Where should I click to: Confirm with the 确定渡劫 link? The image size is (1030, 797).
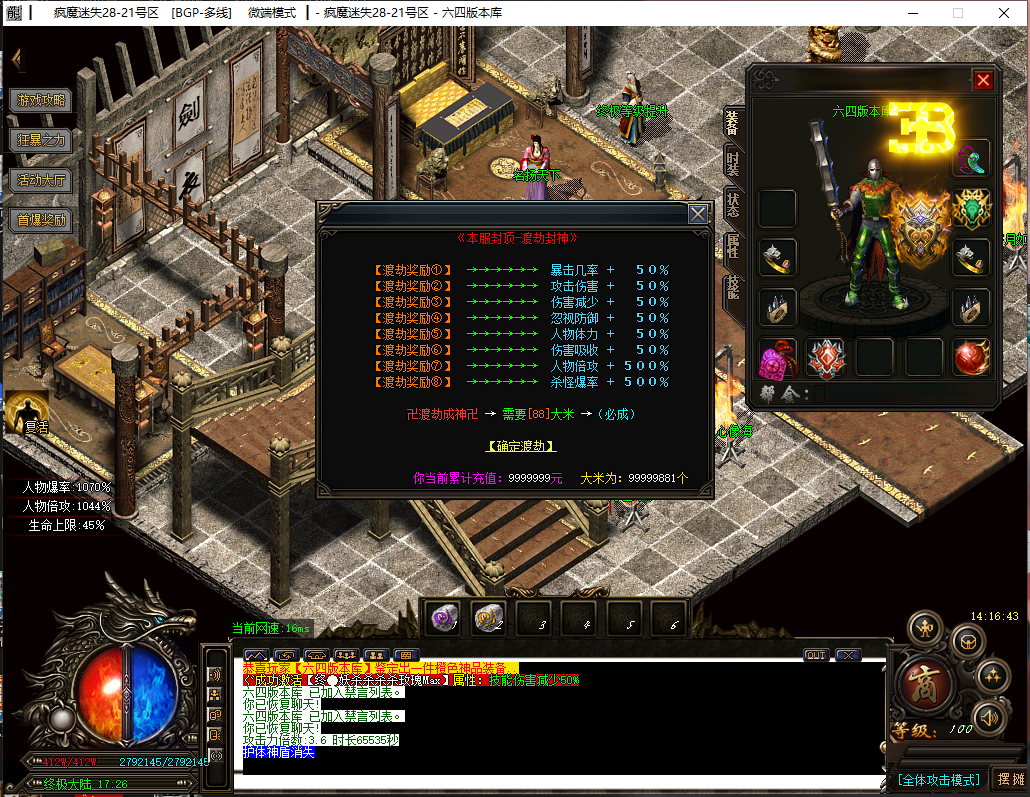tap(521, 446)
